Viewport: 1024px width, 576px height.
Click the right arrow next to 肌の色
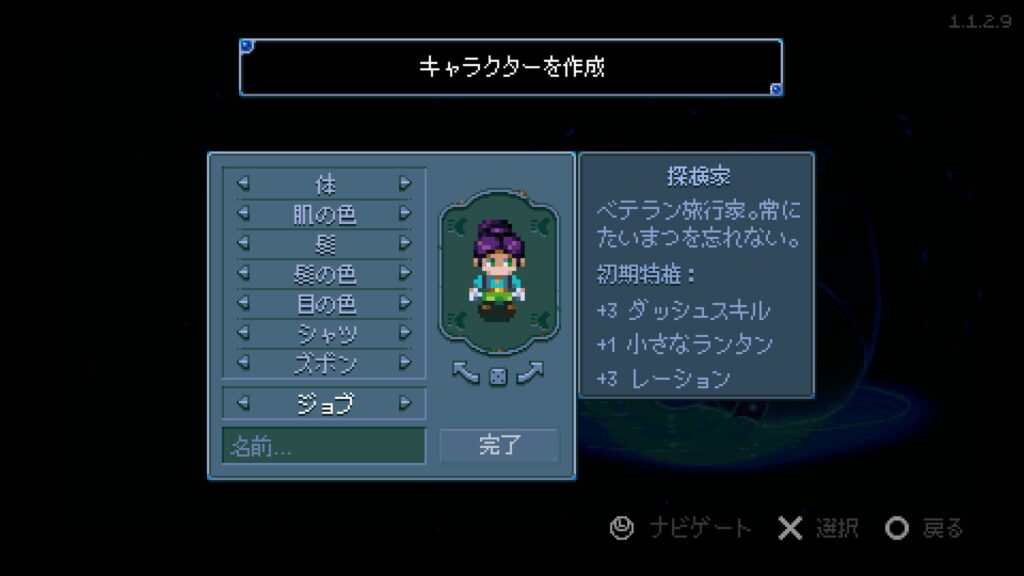pos(405,214)
